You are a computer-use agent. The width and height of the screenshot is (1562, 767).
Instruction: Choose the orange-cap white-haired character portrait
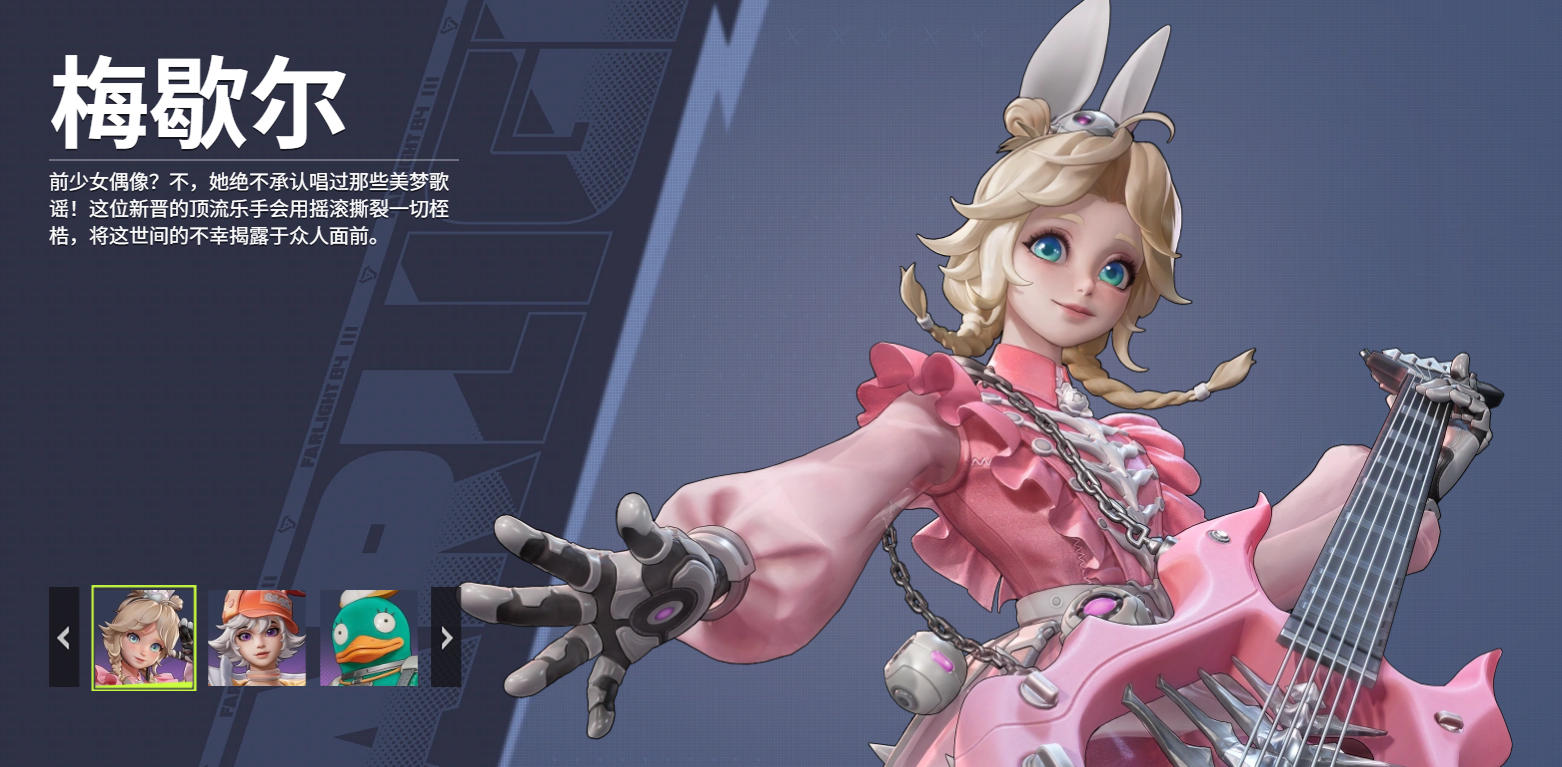tap(257, 638)
